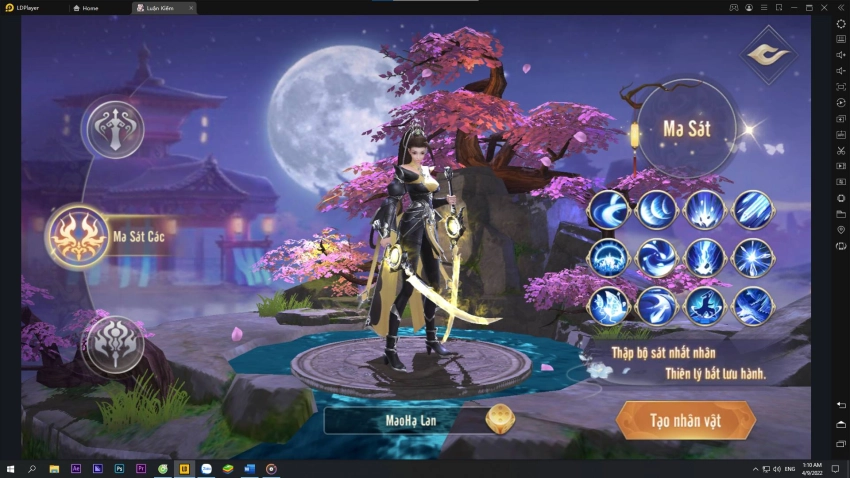Screen dimensions: 850x478
Task: Switch to the LDPlayer Home tab
Action: (x=90, y=7)
